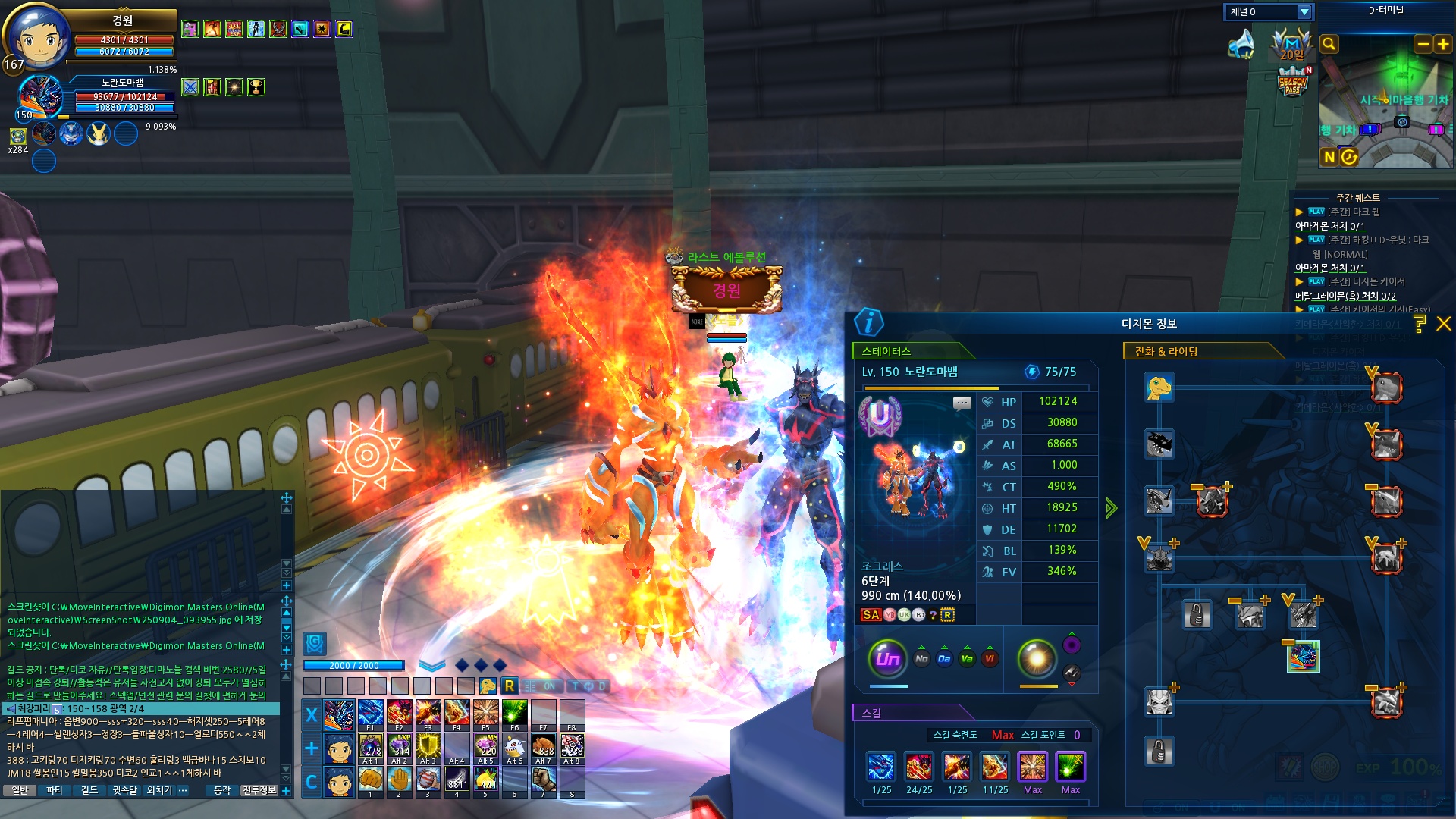Select the yellow Agumon evolution icon
This screenshot has height=819, width=1456.
[1159, 388]
